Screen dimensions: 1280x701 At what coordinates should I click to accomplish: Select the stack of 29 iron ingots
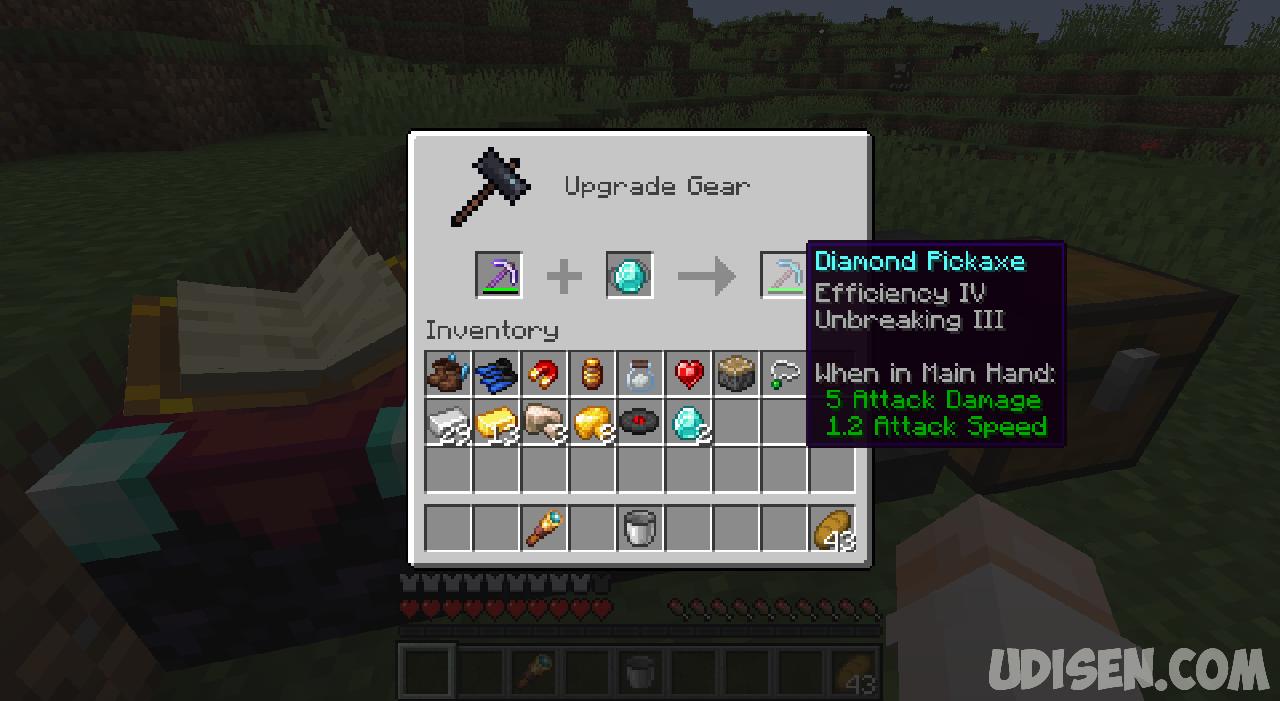coord(448,422)
